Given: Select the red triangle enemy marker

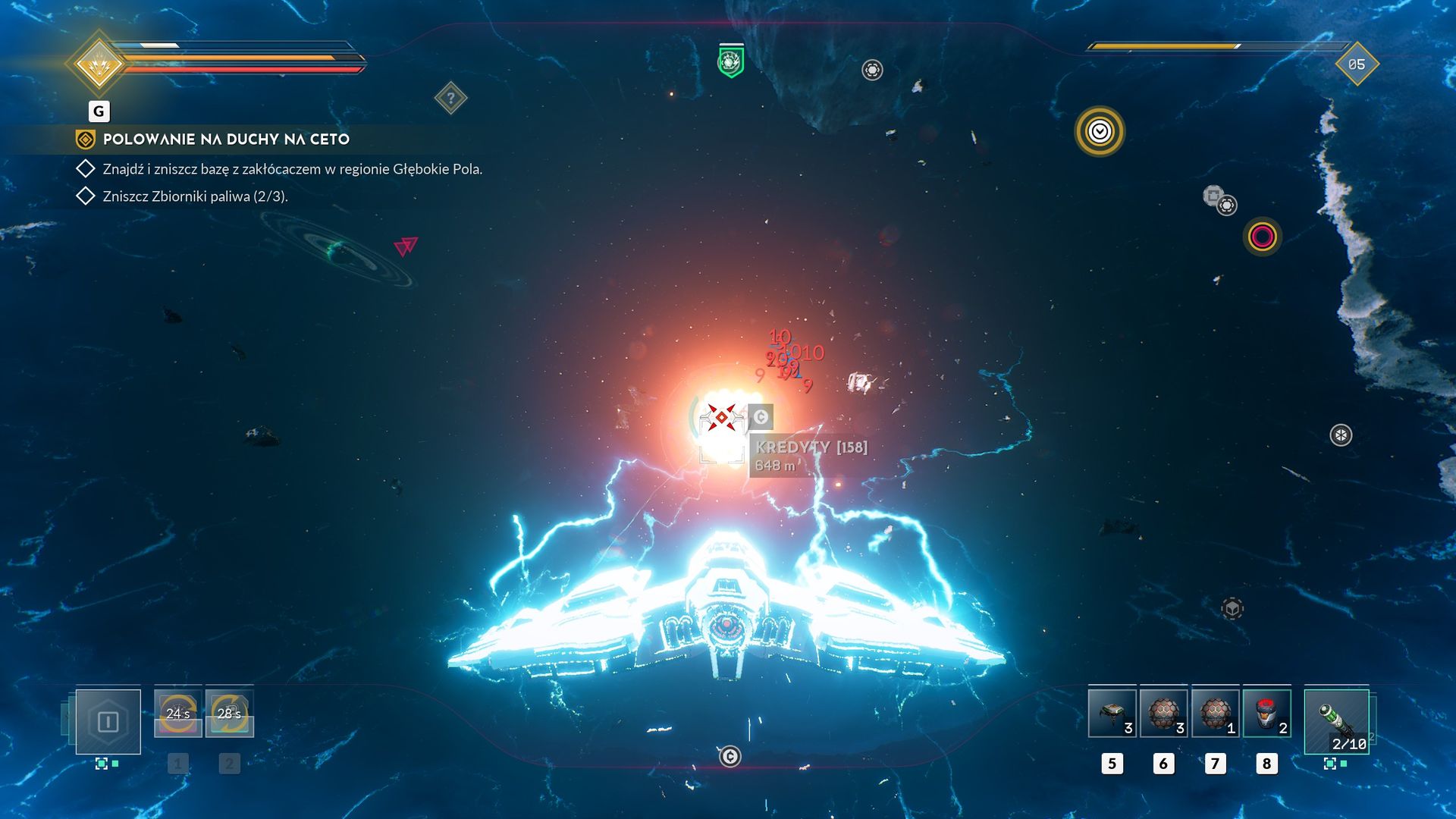Looking at the screenshot, I should click(x=406, y=246).
